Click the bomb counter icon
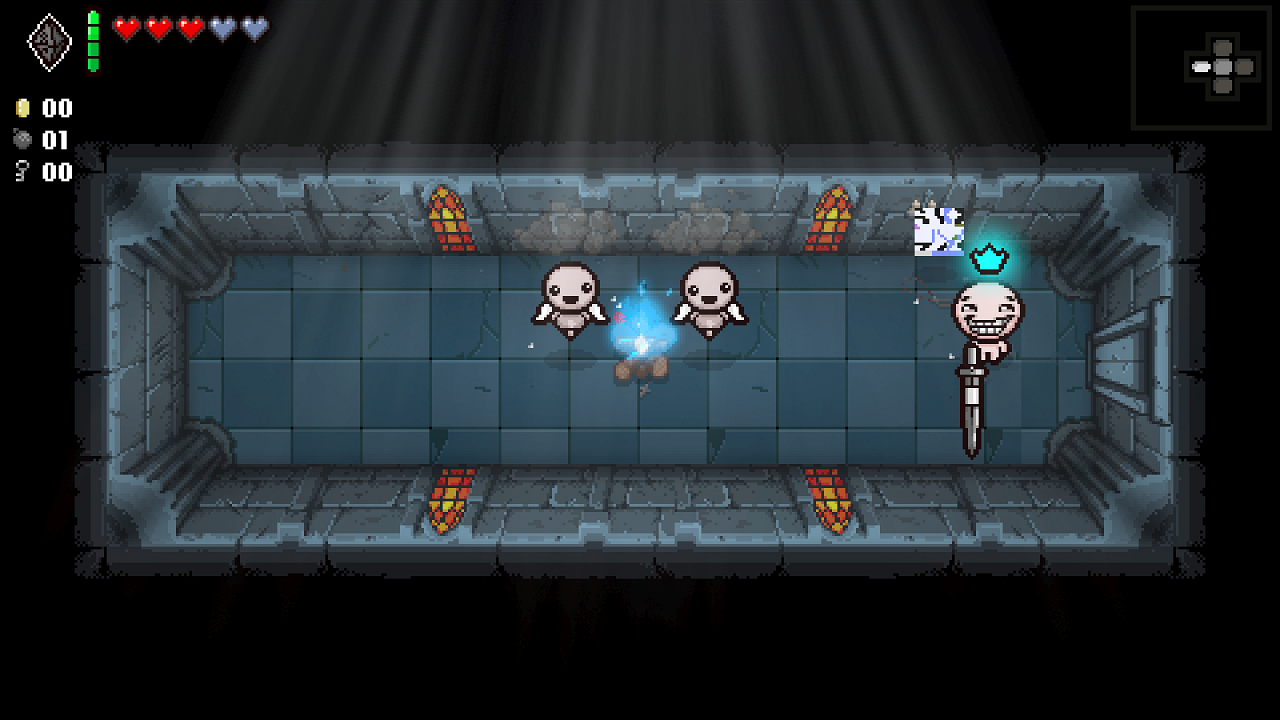This screenshot has height=720, width=1280. tap(22, 140)
